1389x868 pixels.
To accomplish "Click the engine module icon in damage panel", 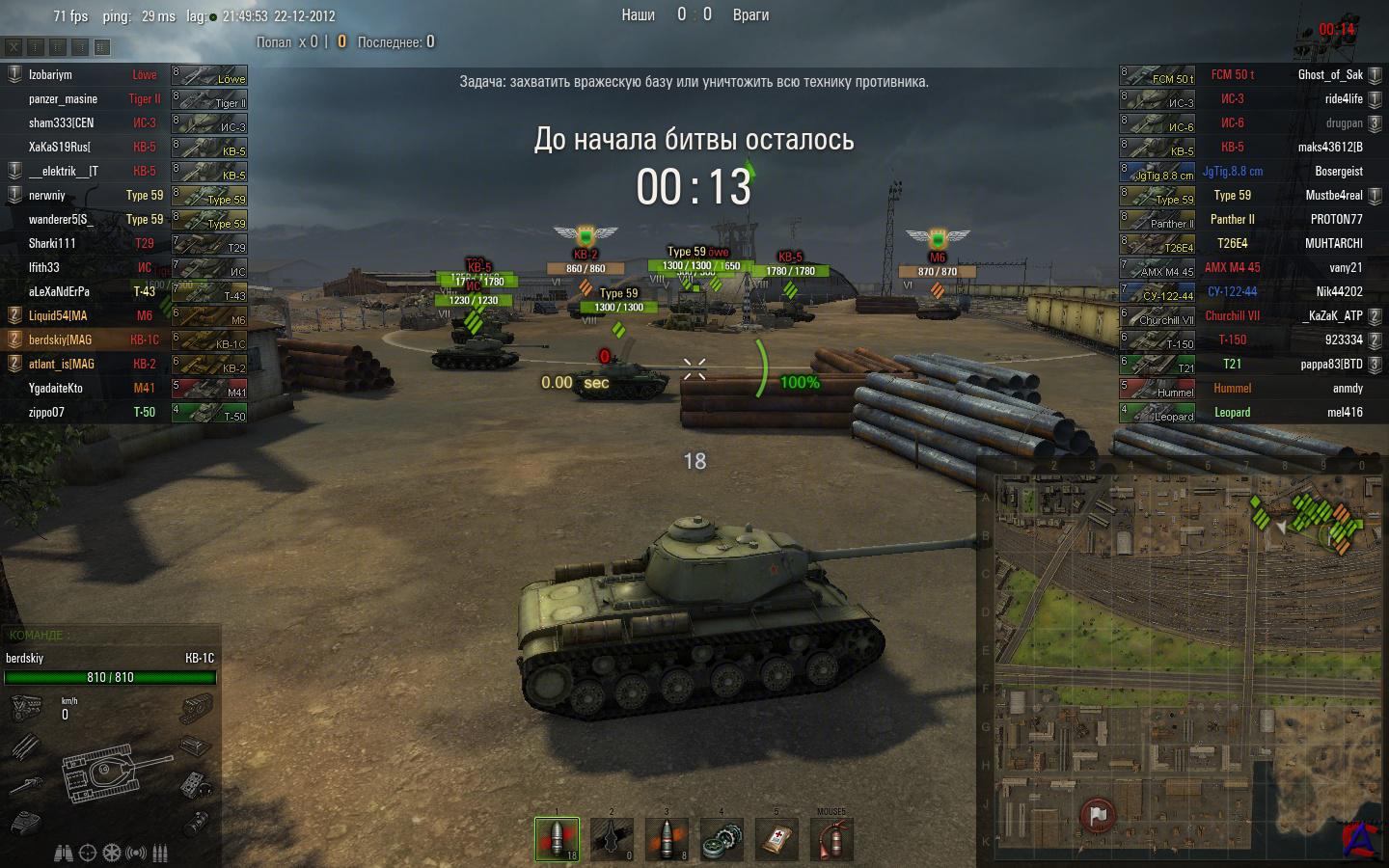I will tap(24, 710).
